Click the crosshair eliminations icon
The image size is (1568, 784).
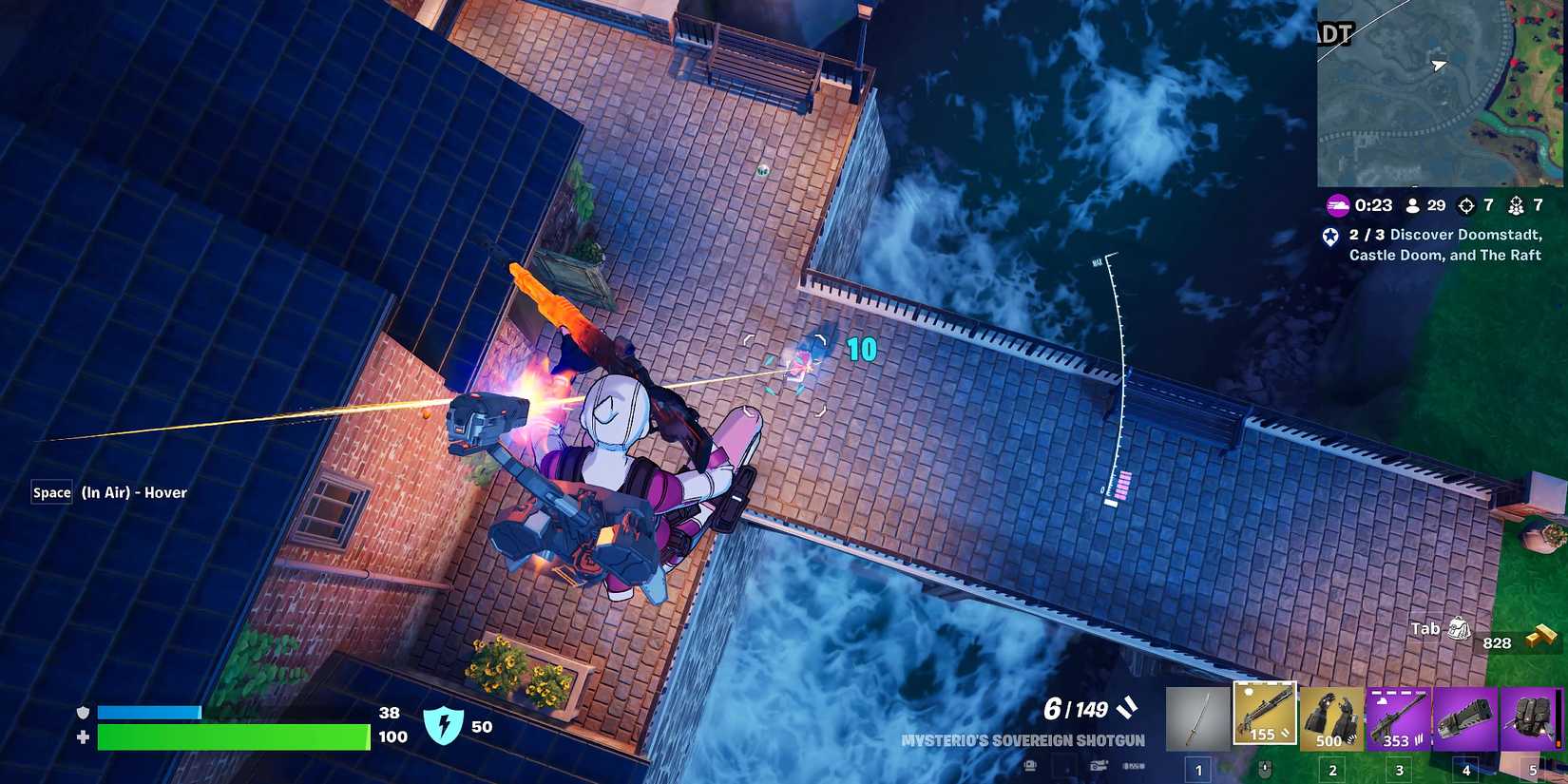tap(1465, 204)
